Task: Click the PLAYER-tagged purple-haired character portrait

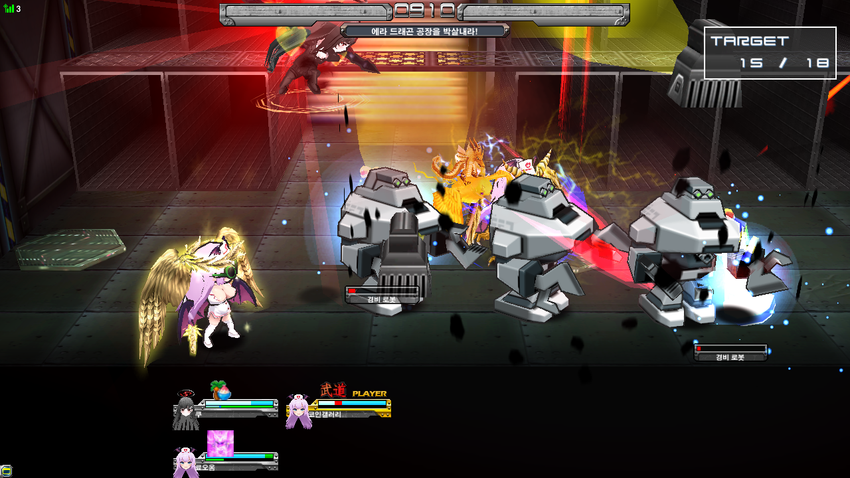Action: tap(297, 411)
